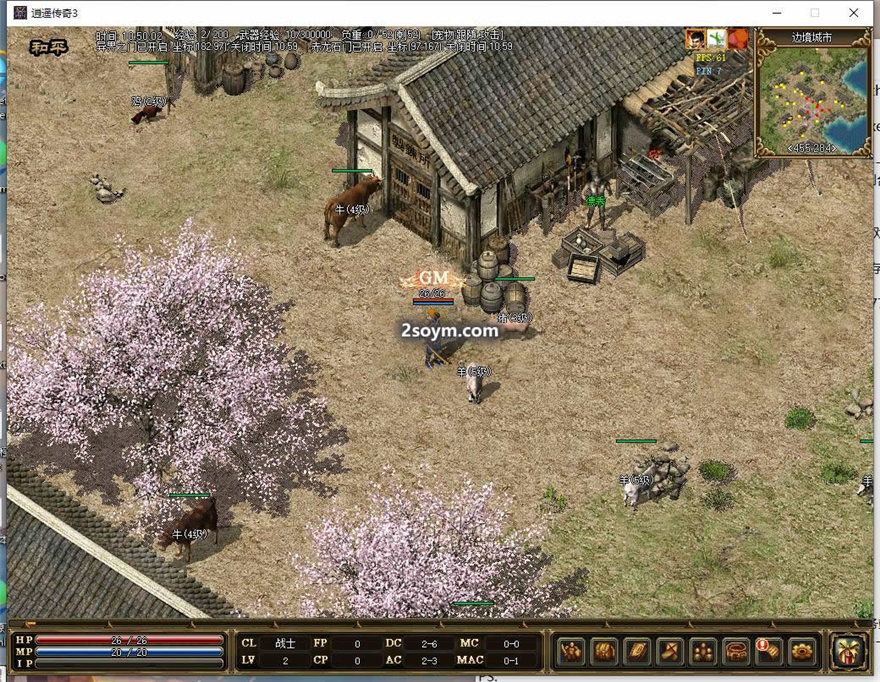880x682 pixels.
Task: Close the game window
Action: pos(853,13)
